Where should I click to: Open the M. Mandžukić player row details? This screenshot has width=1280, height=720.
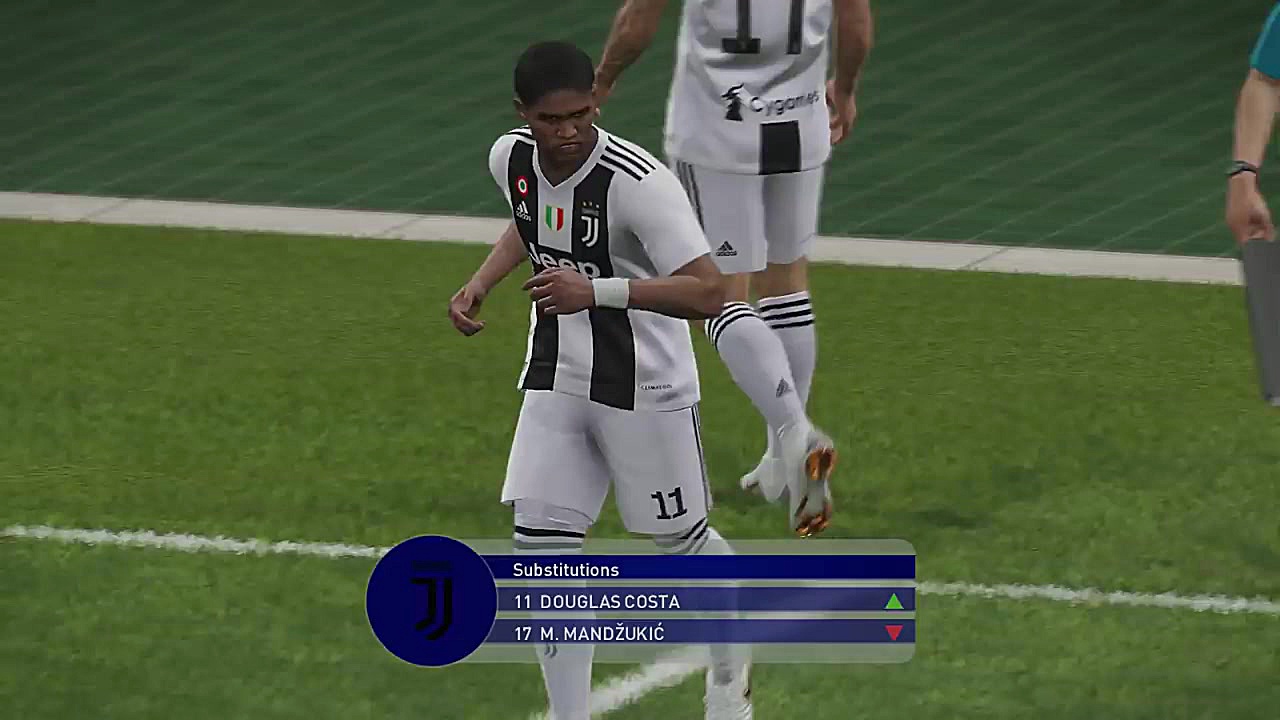(x=700, y=632)
